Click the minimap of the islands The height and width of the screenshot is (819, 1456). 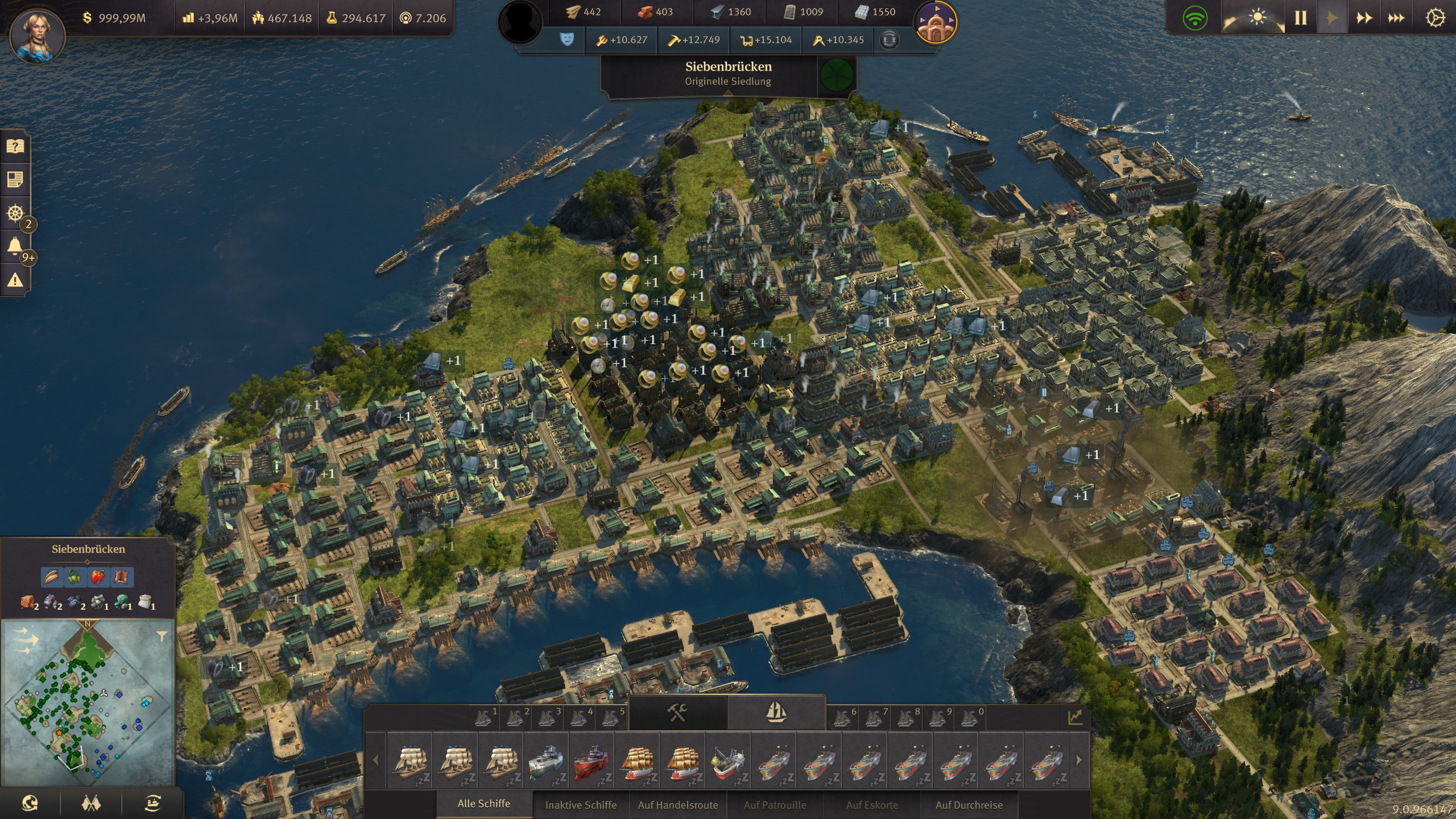pos(88,702)
